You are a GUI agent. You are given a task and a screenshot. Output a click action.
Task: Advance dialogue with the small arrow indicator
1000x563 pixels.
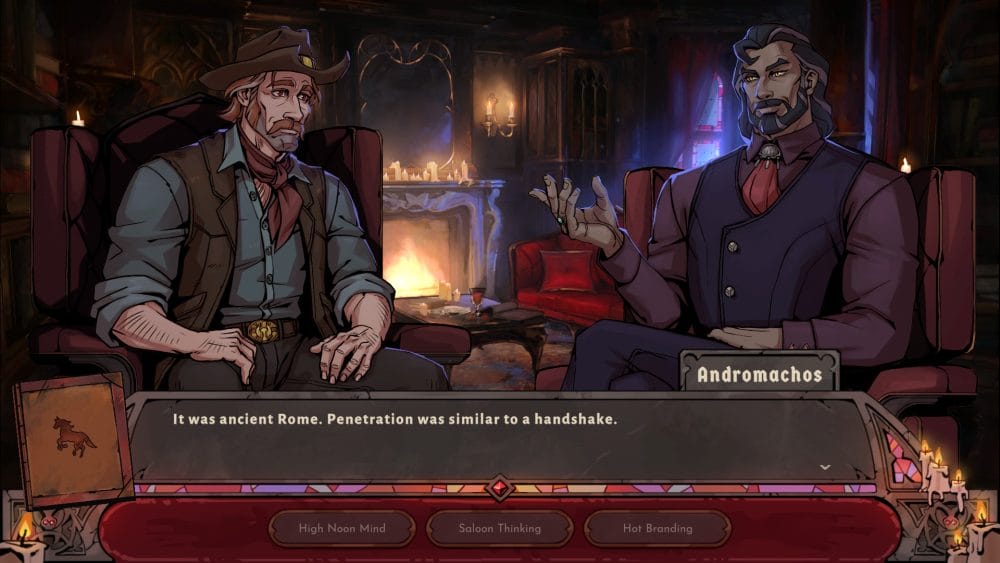(x=825, y=467)
